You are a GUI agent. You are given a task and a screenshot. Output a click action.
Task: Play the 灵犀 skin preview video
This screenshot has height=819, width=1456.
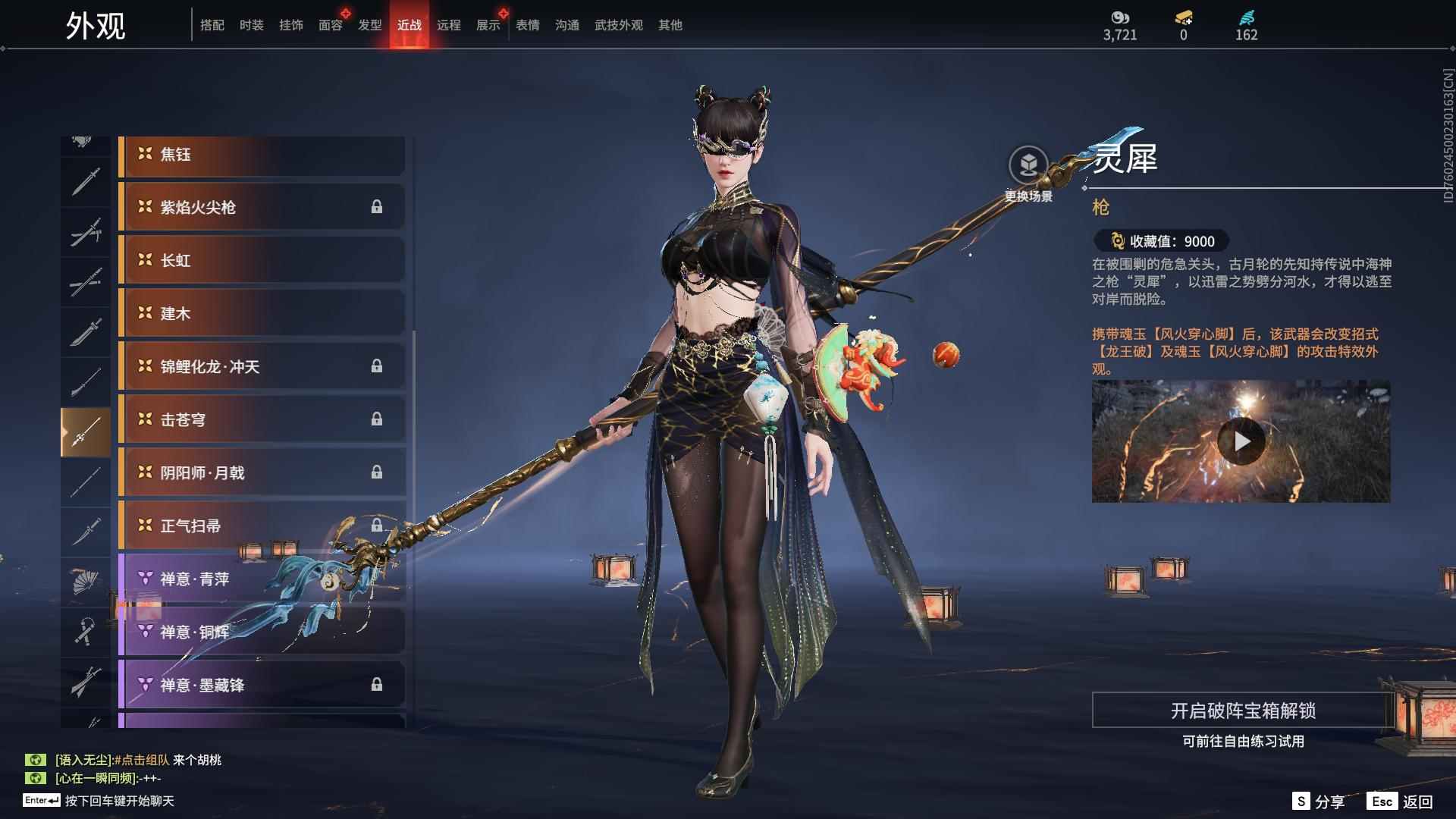point(1241,441)
